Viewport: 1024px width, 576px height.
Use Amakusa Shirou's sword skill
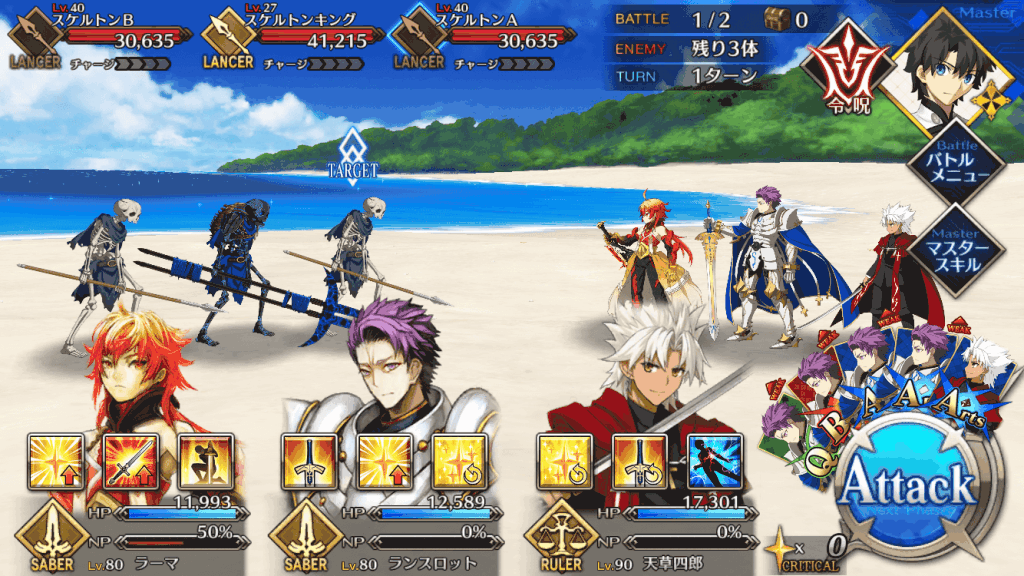(637, 461)
